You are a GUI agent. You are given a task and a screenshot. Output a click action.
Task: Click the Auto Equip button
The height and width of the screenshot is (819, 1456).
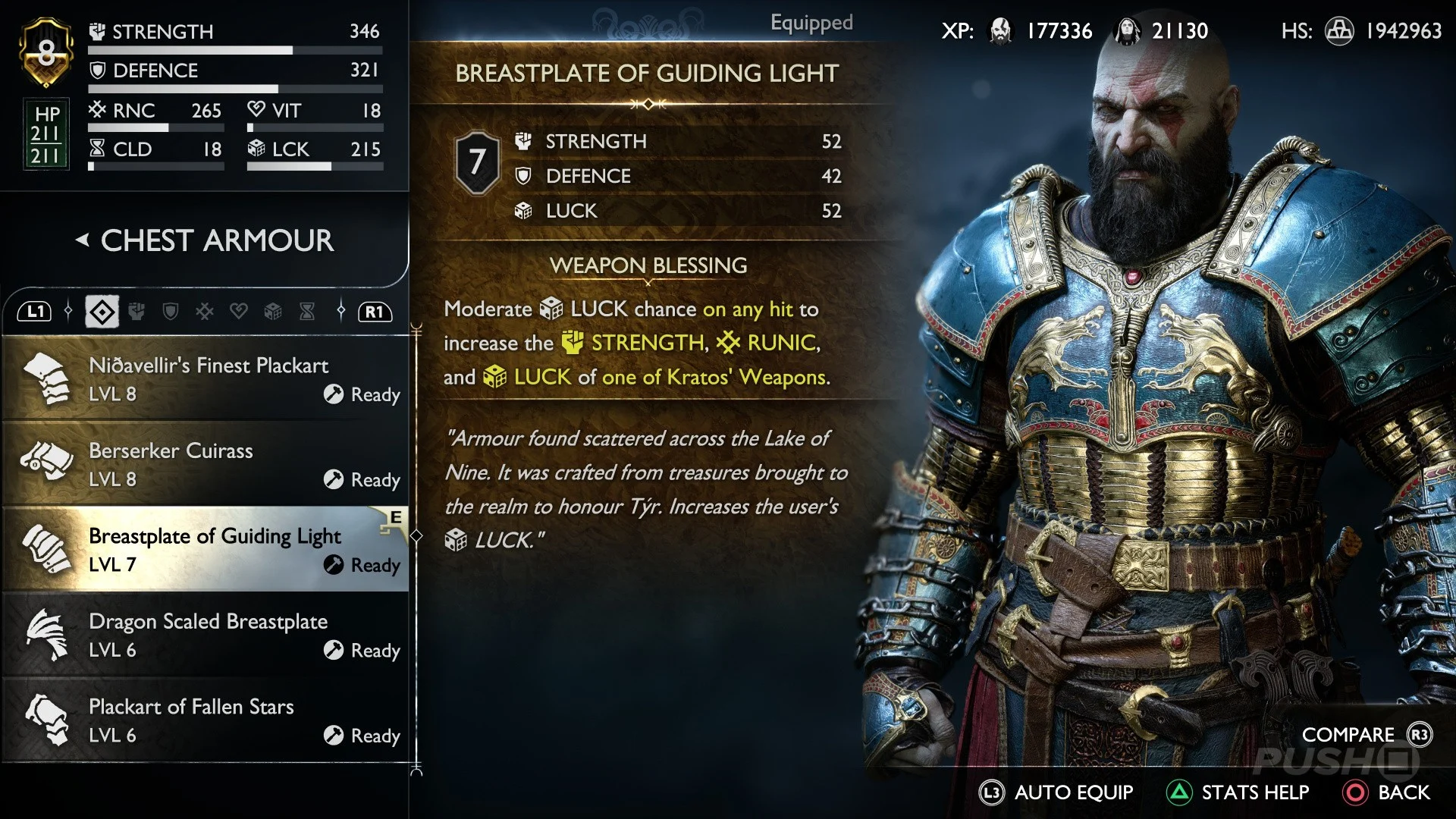(x=1056, y=793)
